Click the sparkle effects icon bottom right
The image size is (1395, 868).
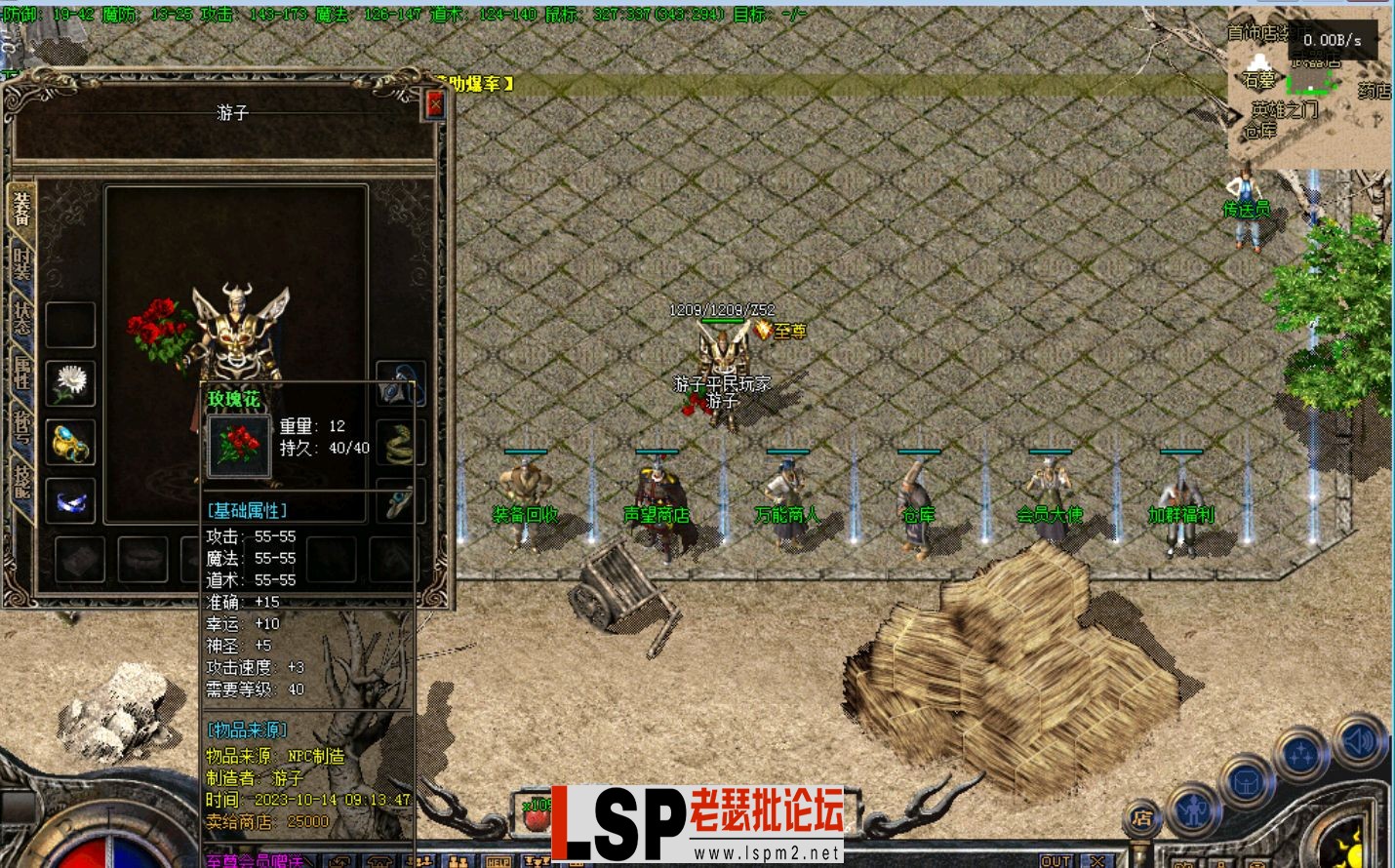pyautogui.click(x=1301, y=751)
